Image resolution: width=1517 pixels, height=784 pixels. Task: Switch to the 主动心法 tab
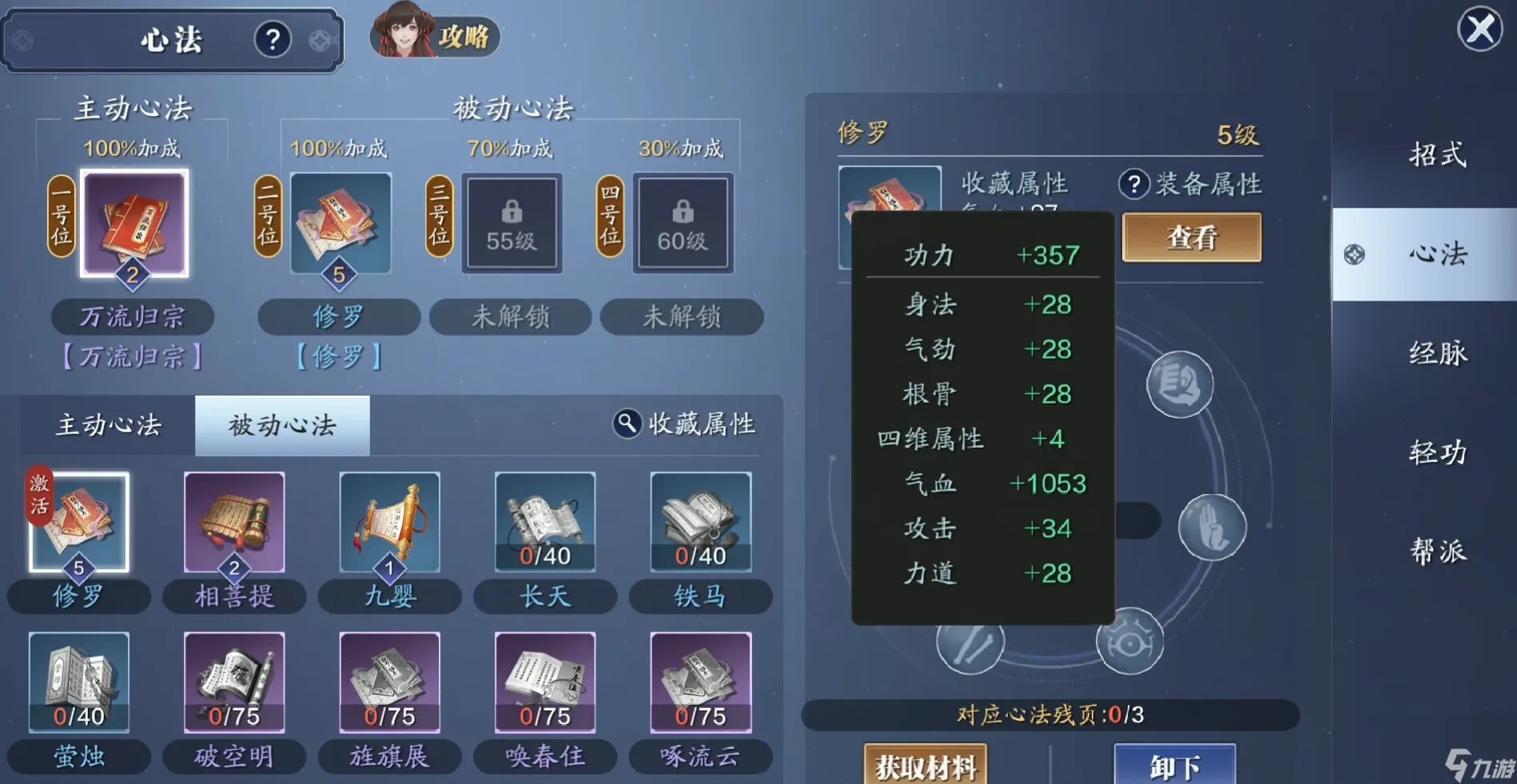click(x=108, y=425)
